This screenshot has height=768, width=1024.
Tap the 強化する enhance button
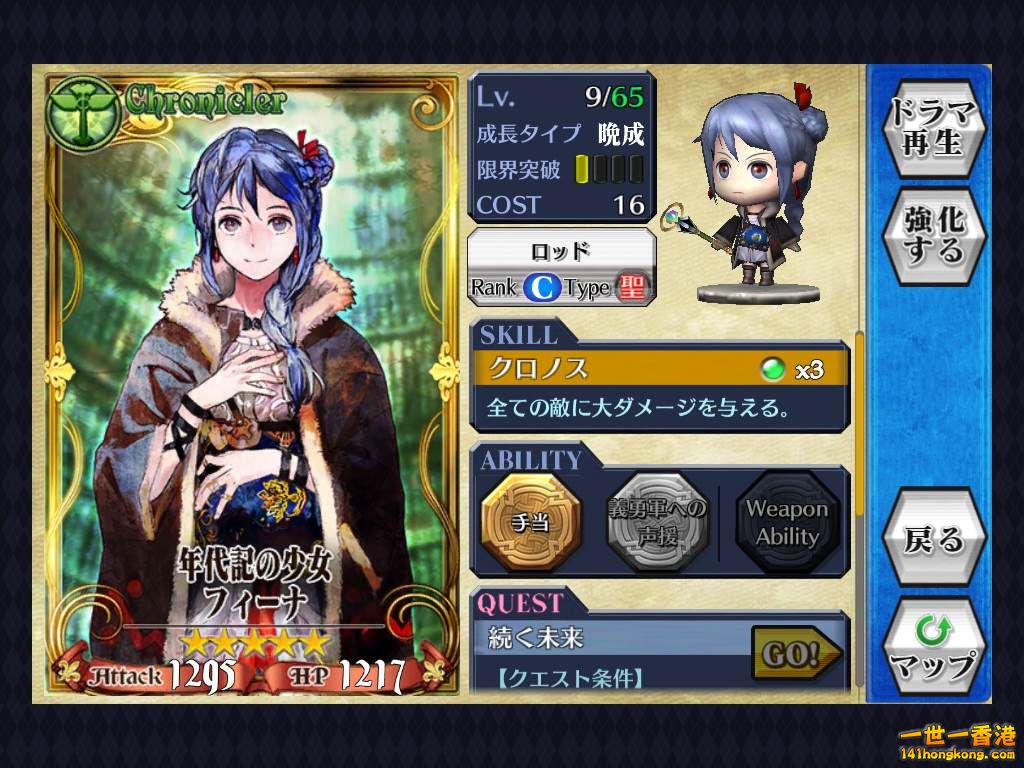[933, 236]
